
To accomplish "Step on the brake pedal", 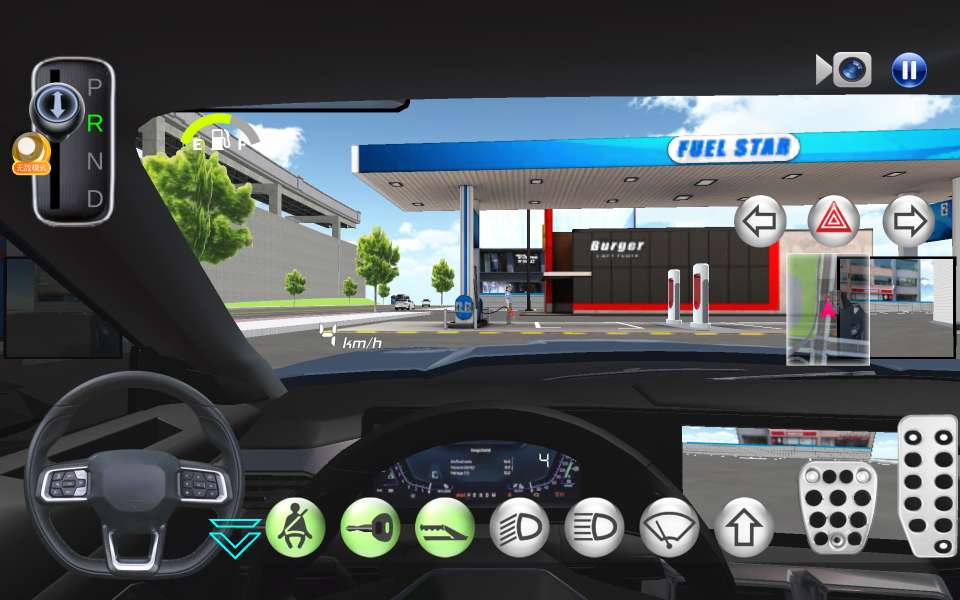I will 838,508.
